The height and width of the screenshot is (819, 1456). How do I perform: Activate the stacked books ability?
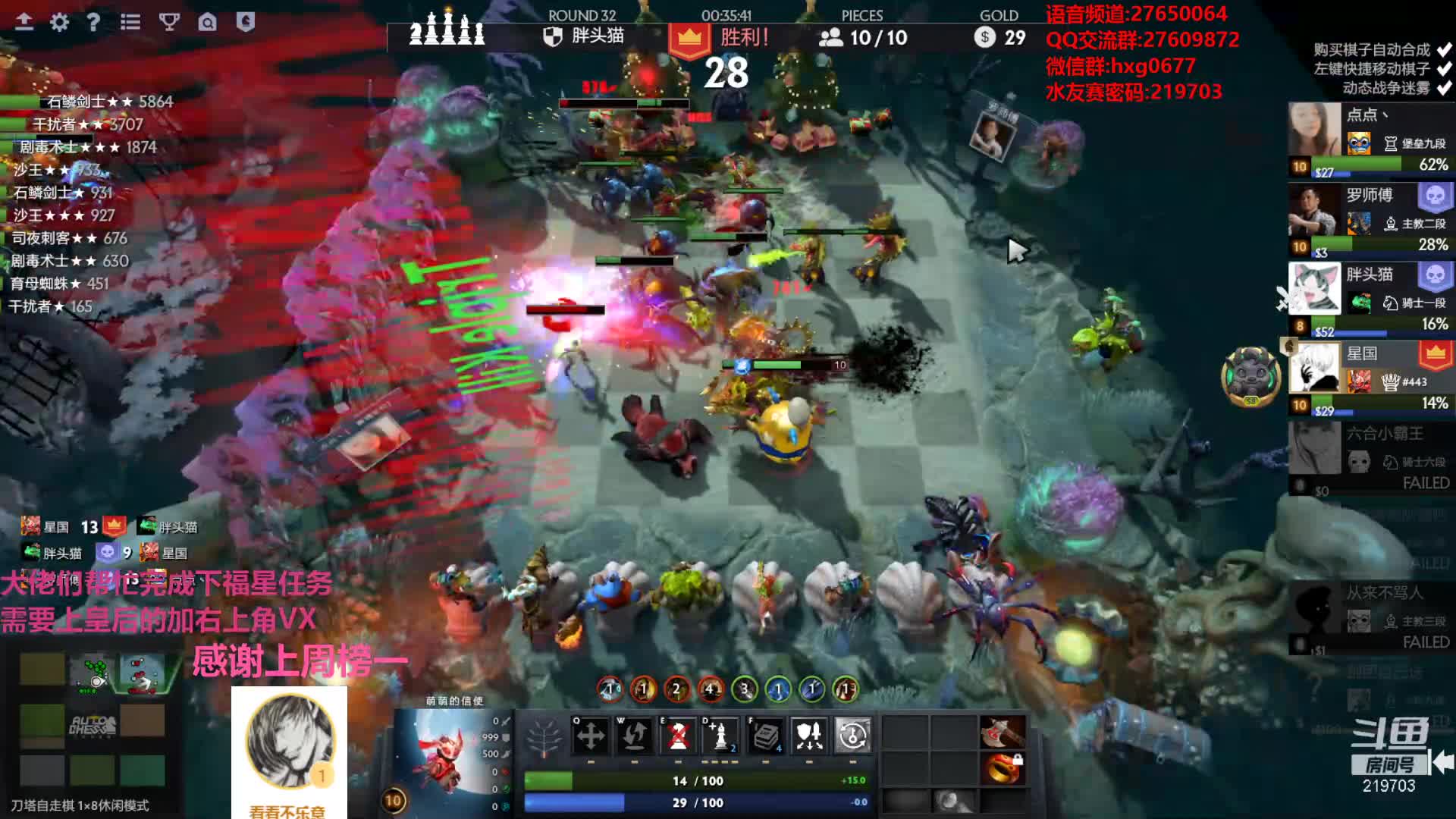766,736
